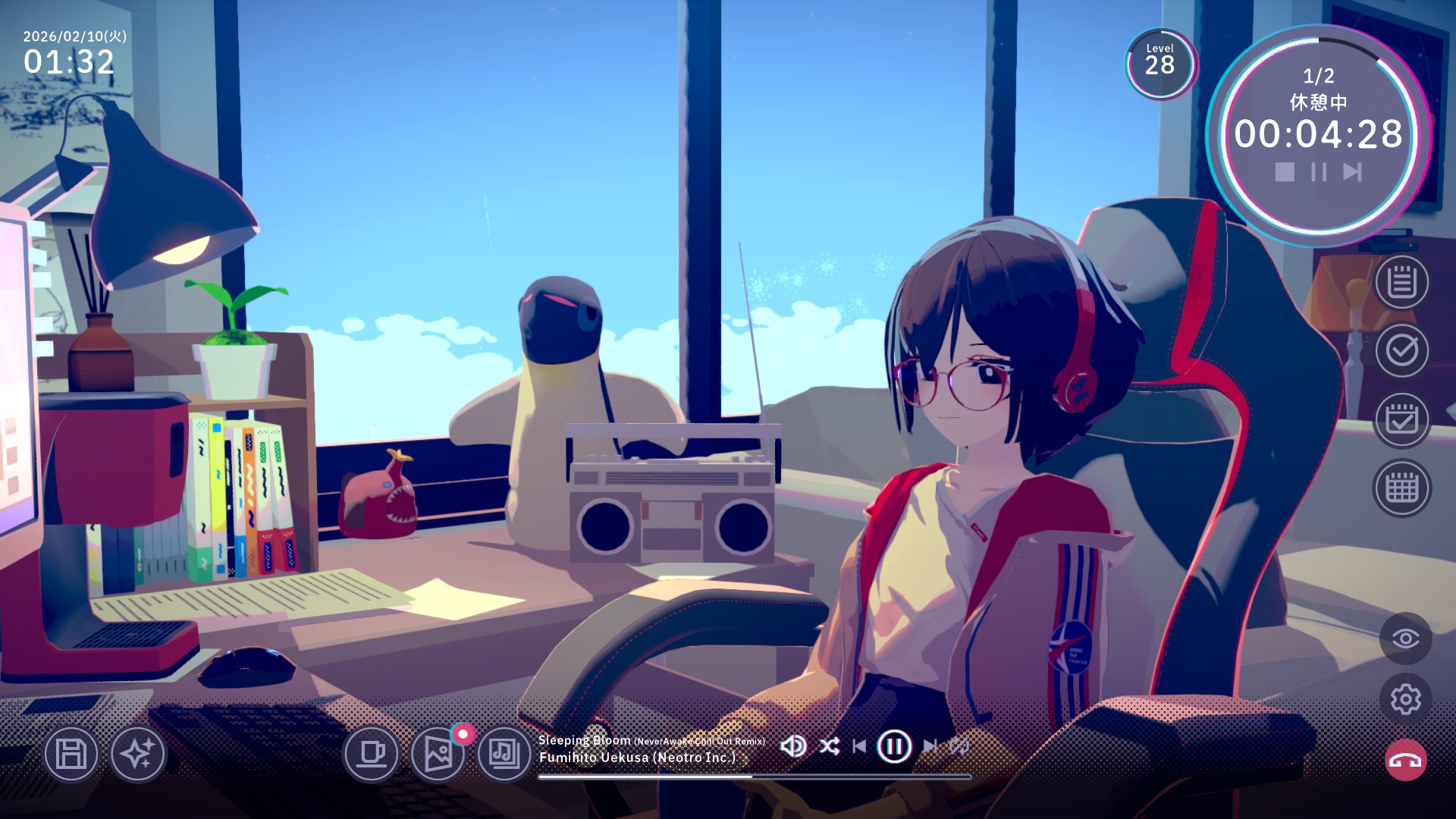Screen dimensions: 1456x819
Task: Save with the floppy disk icon
Action: (x=70, y=755)
